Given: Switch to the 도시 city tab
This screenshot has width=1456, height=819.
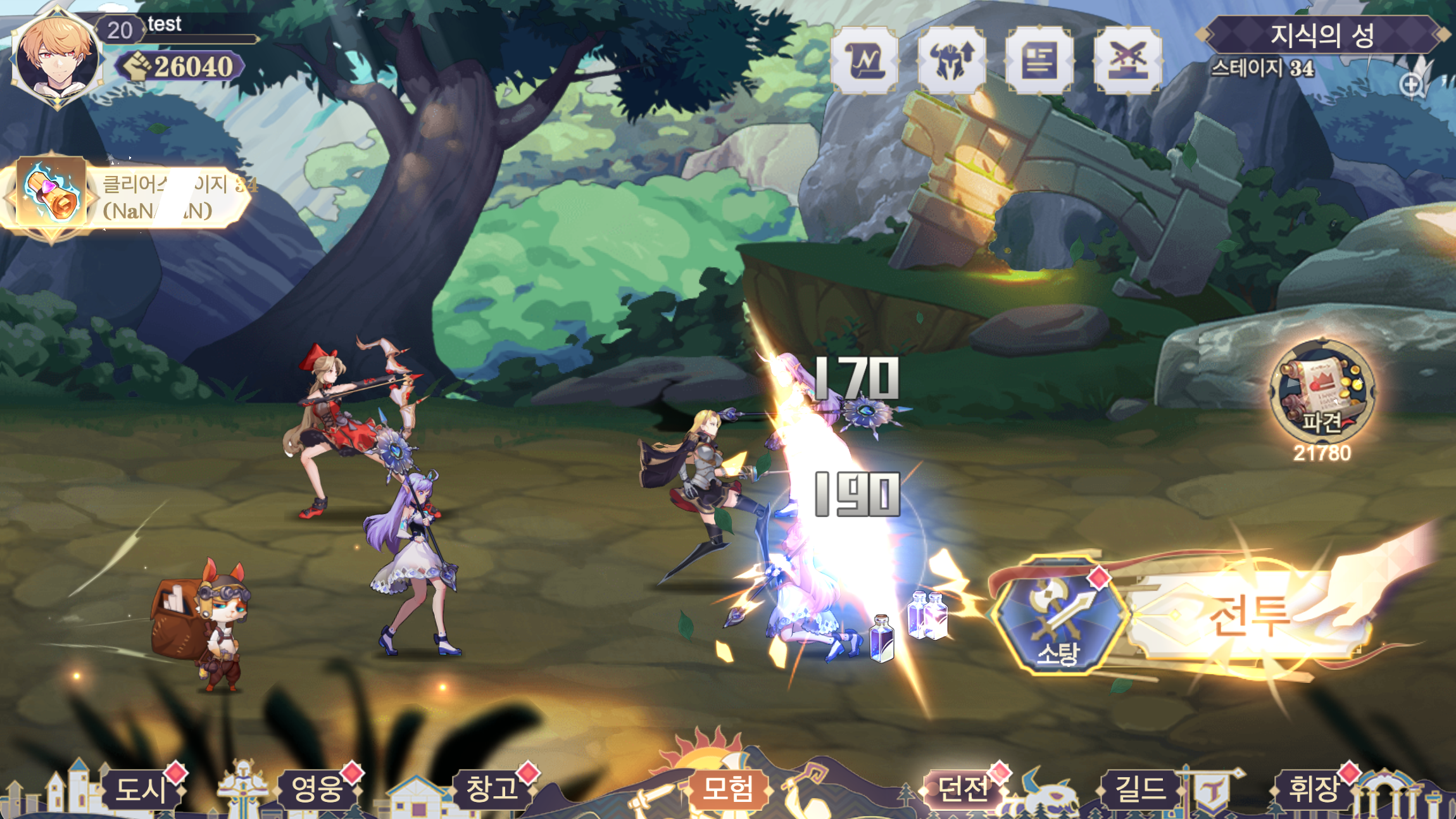Looking at the screenshot, I should pyautogui.click(x=142, y=789).
